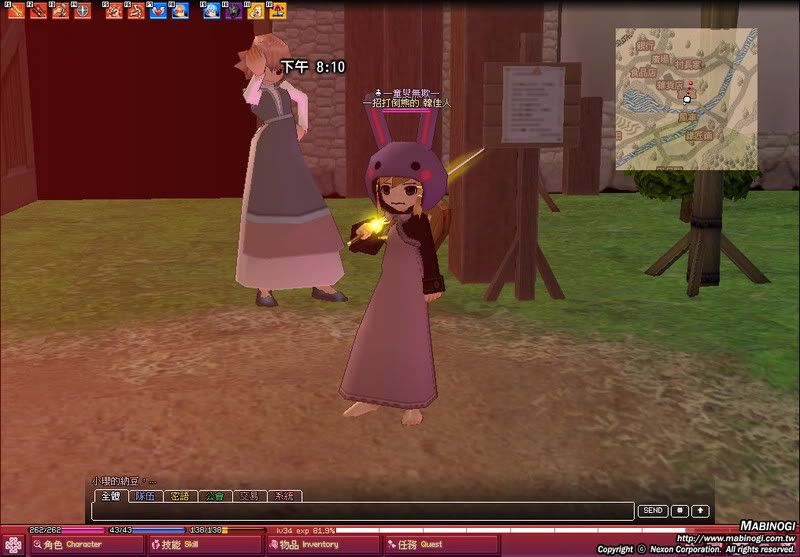Click the up-arrow button beside SEND
800x557 pixels.
coord(700,511)
